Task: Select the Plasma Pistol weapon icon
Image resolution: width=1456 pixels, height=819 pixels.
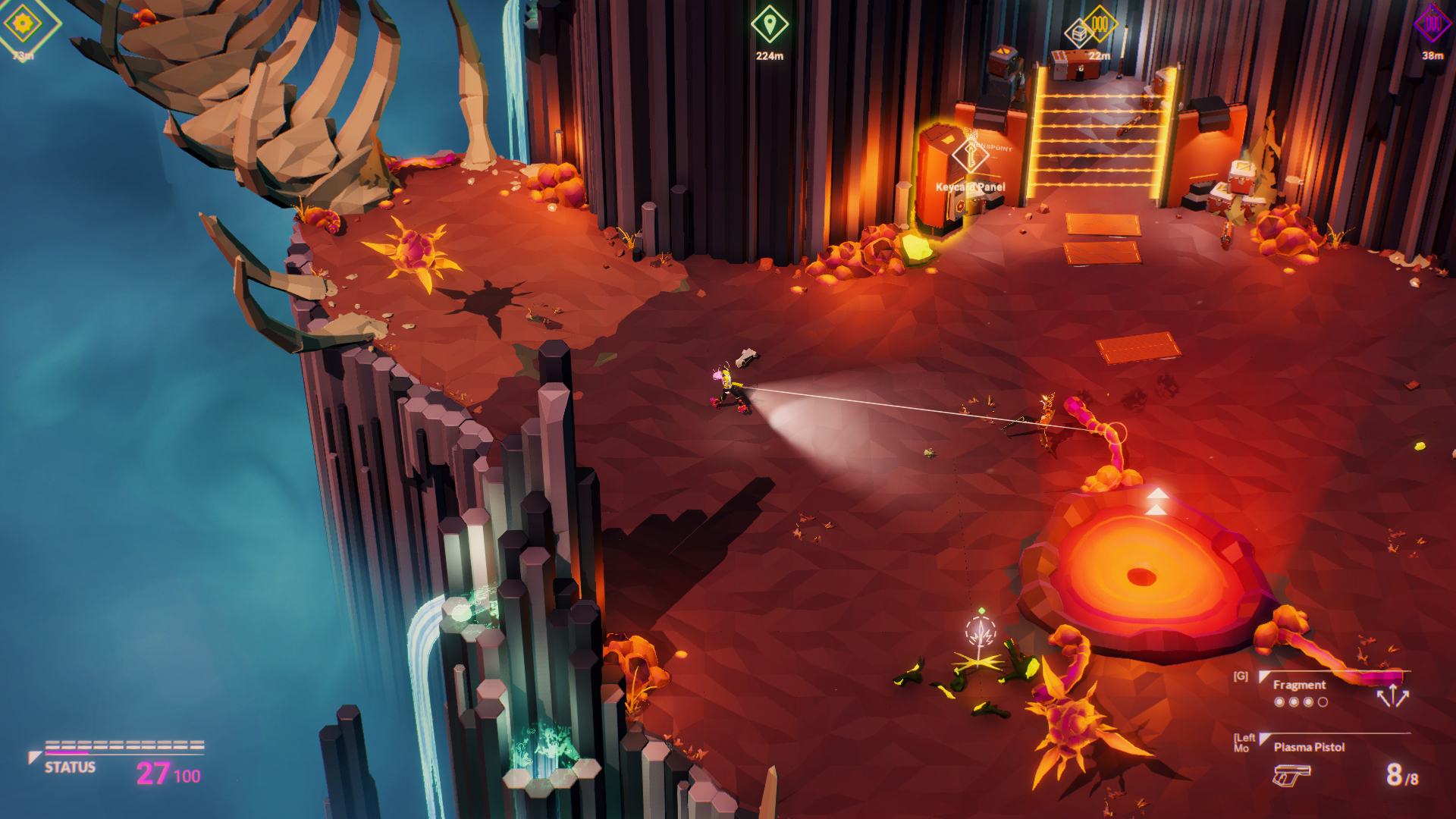Action: [x=1291, y=774]
